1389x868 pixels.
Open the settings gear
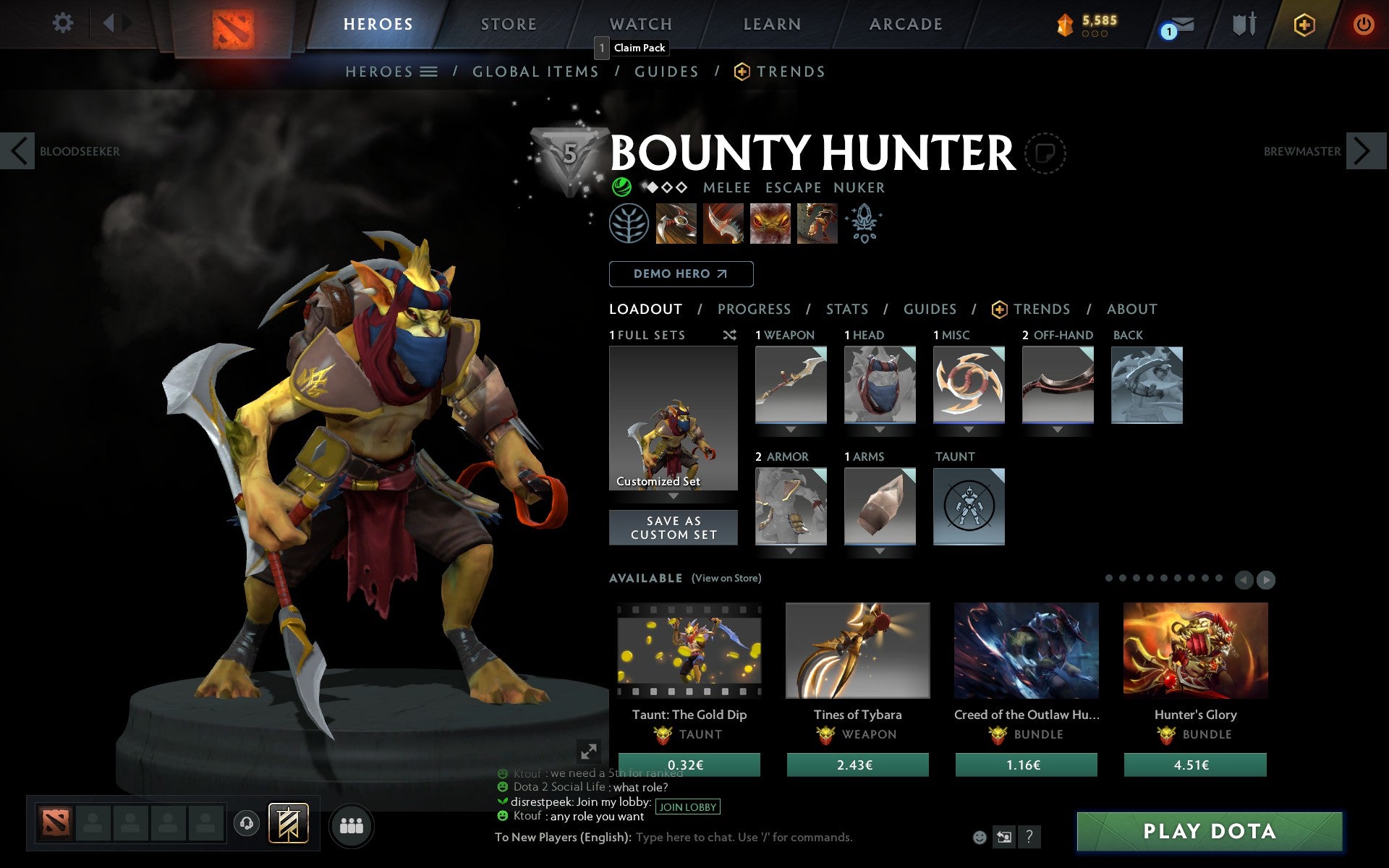coord(64,23)
